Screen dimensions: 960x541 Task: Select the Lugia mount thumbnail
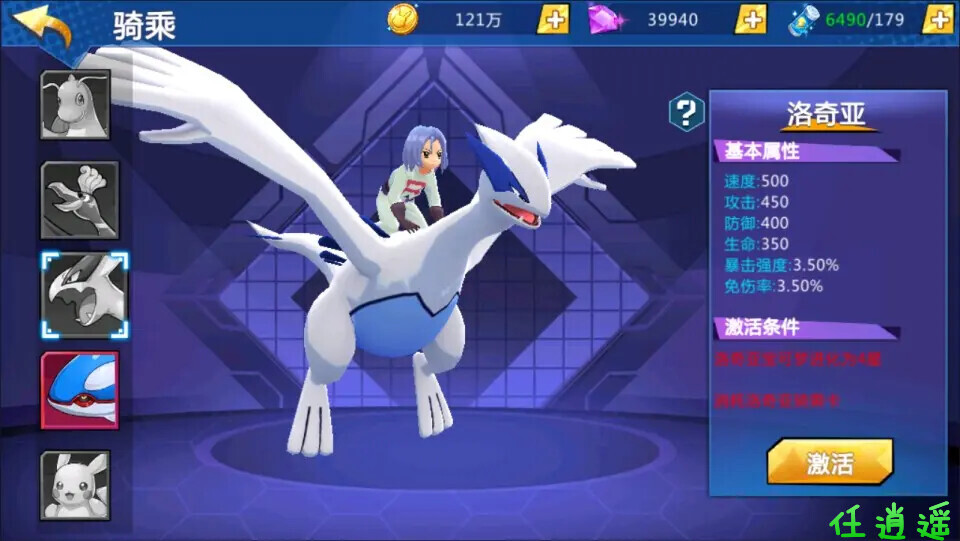[x=84, y=295]
